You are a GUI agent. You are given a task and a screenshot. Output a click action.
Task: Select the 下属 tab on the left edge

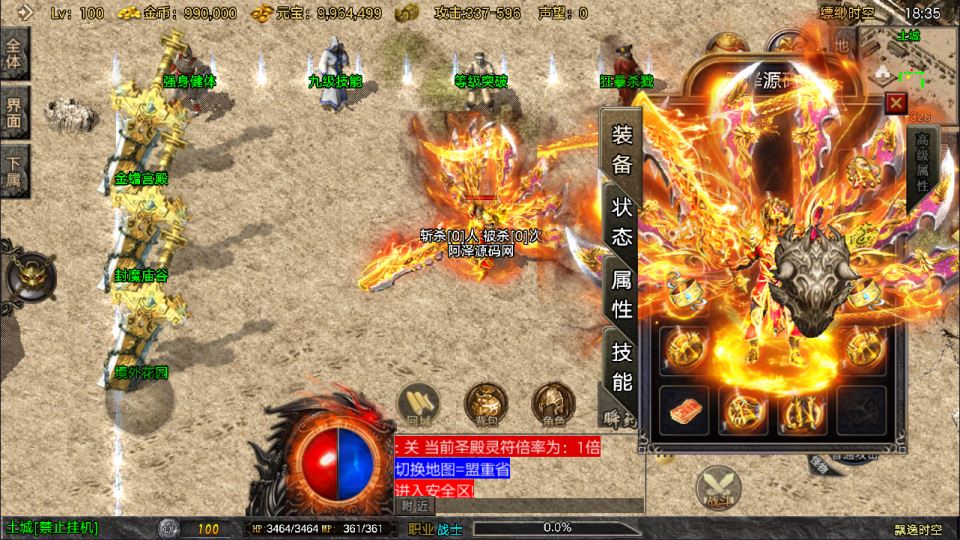click(x=14, y=172)
